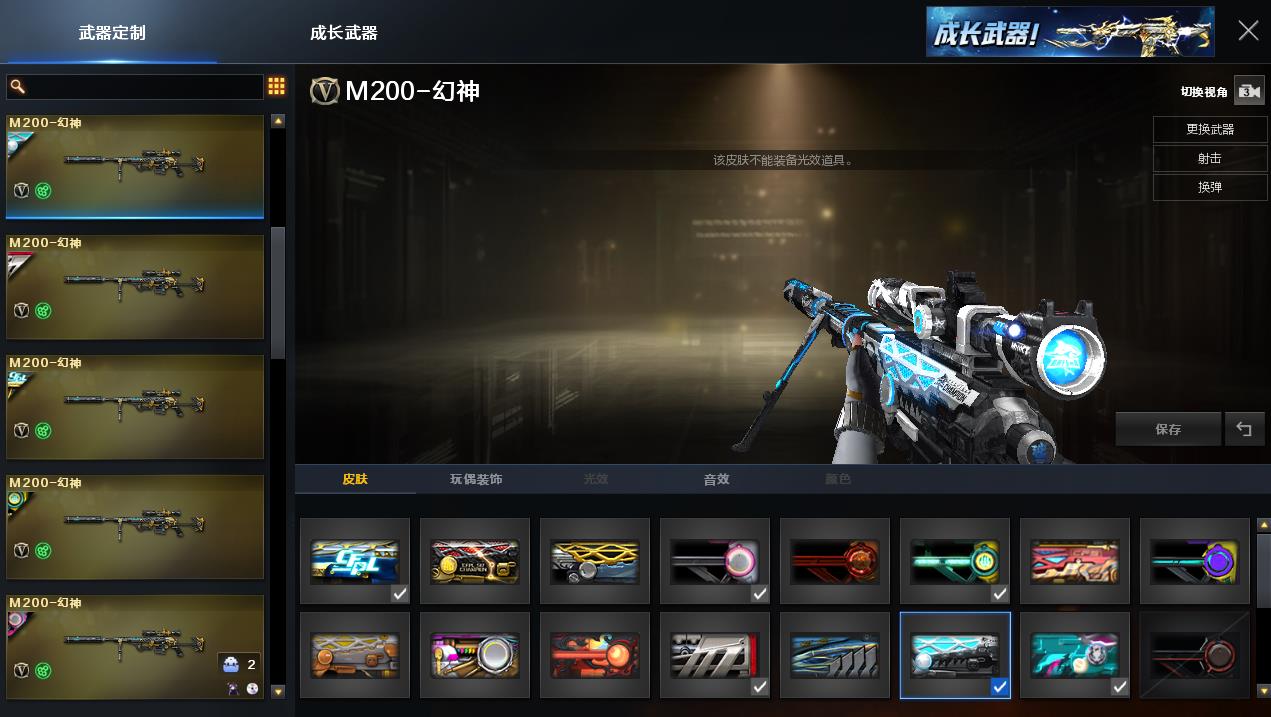Image resolution: width=1271 pixels, height=717 pixels.
Task: Choose the 更换武器 option
Action: (1209, 129)
